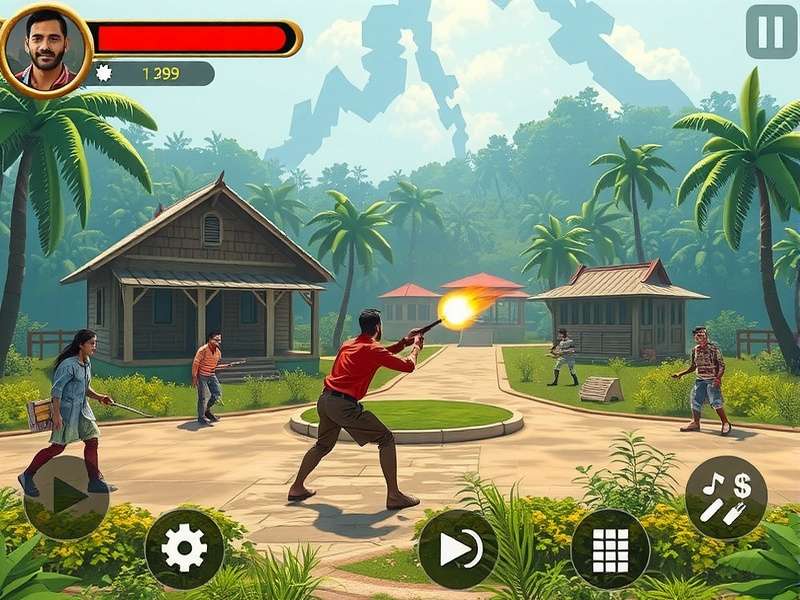The height and width of the screenshot is (600, 800).
Task: Pause the game with the top-right button
Action: coord(771,32)
